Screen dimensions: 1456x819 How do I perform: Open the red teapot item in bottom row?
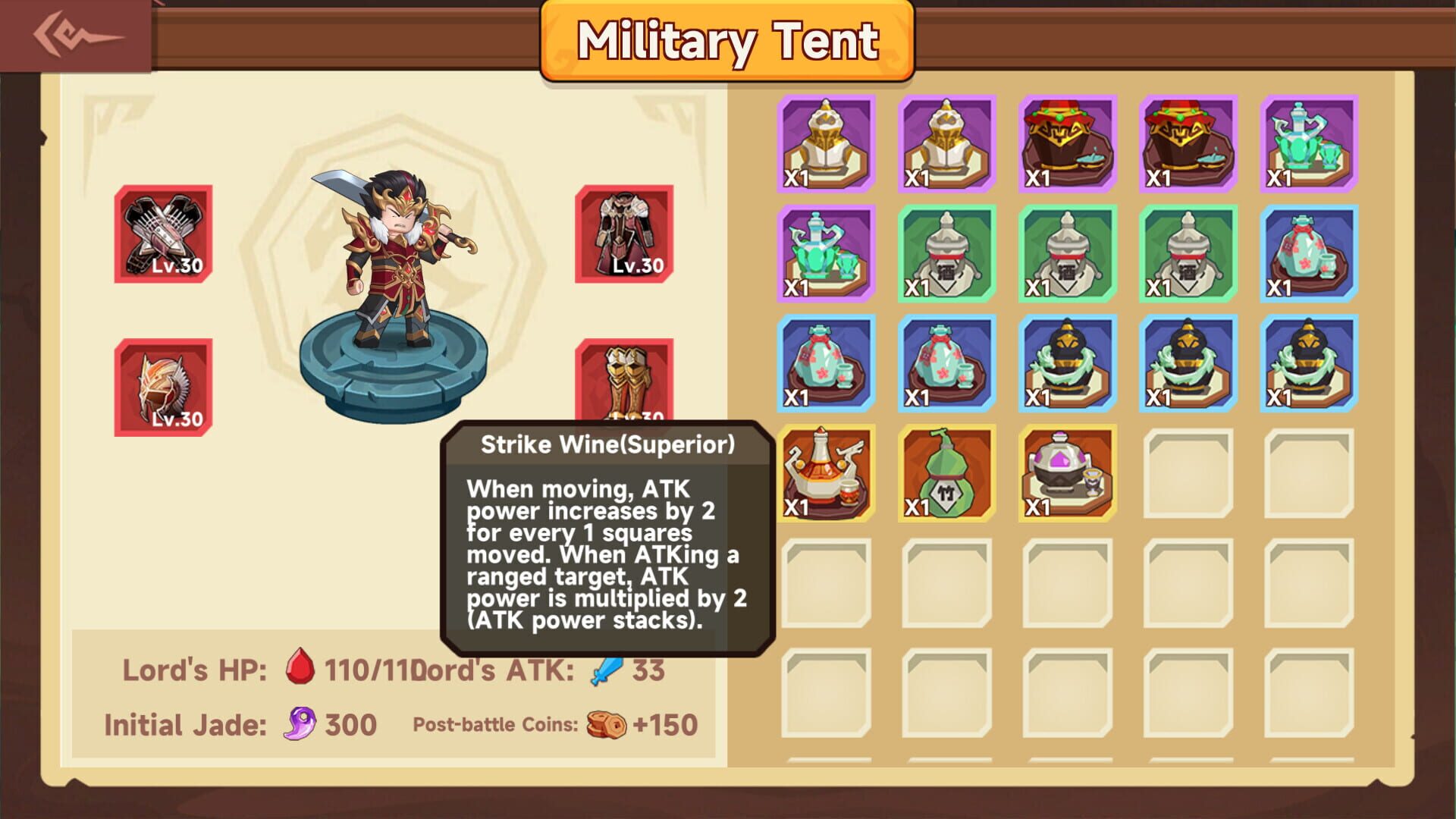[824, 472]
